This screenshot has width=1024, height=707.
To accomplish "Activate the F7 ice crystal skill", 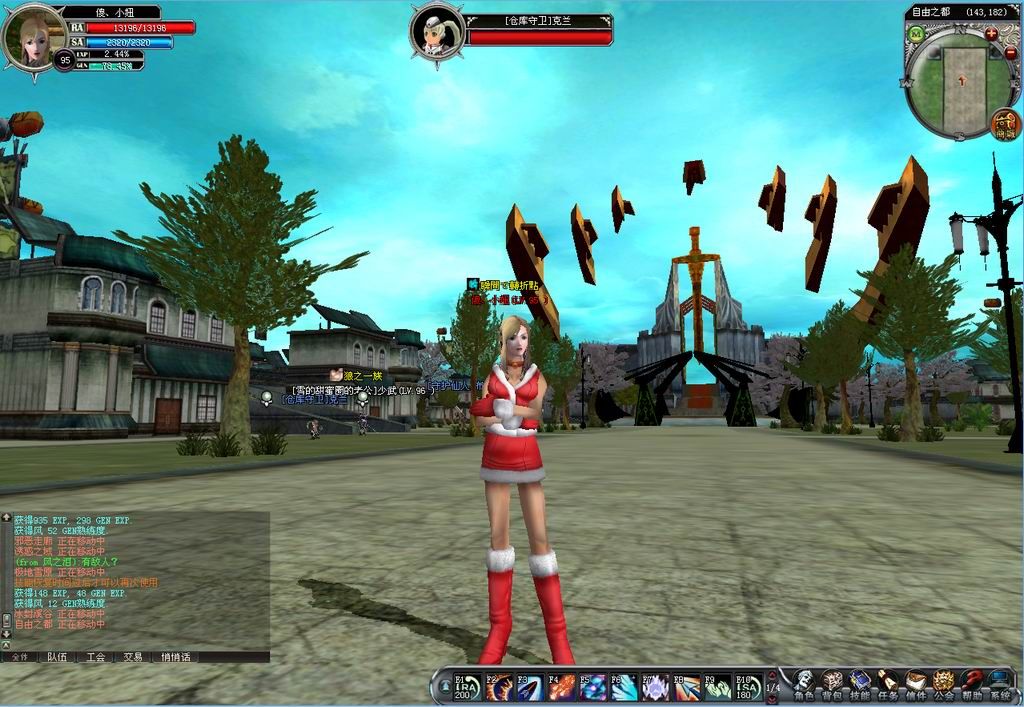I will [x=655, y=687].
